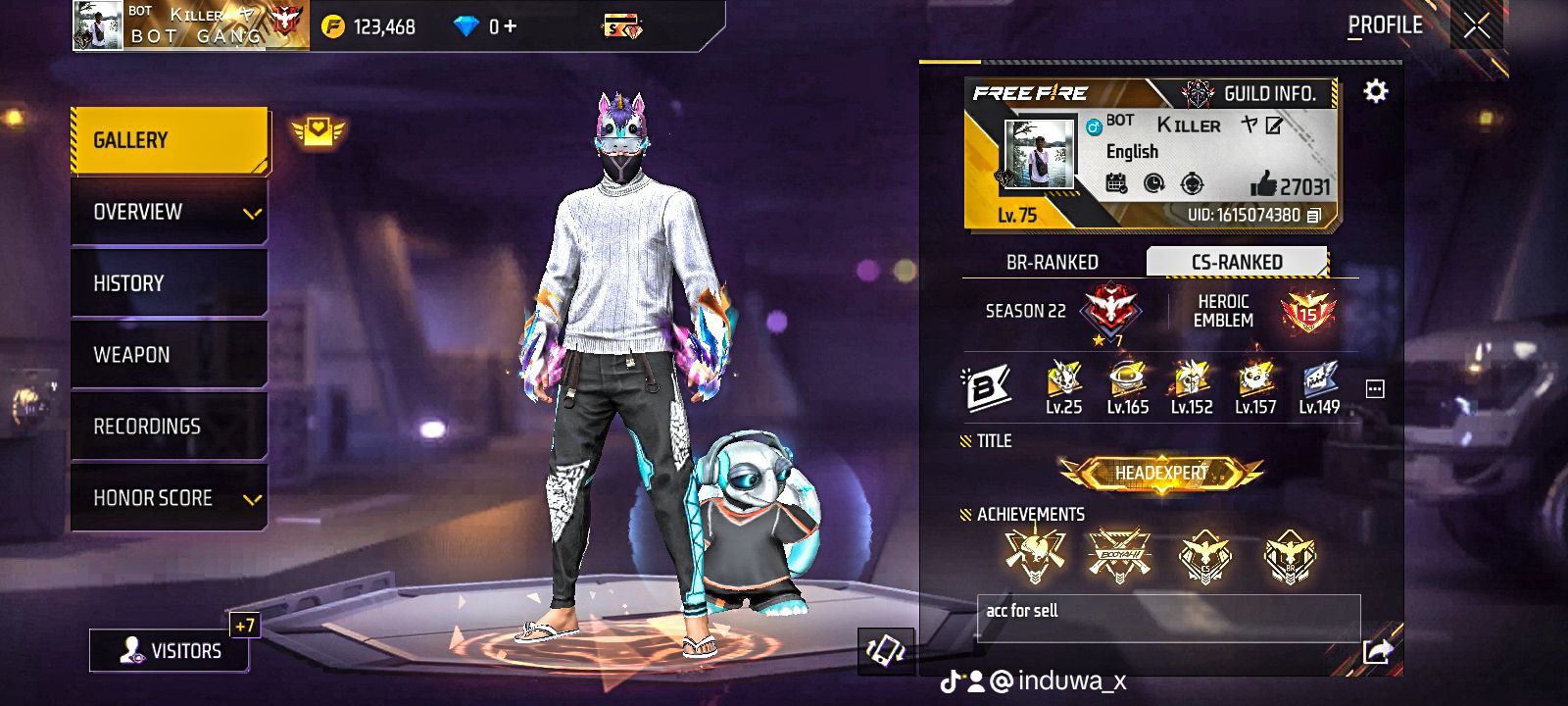Show more pet and character levels
Image resolution: width=1568 pixels, height=706 pixels.
(x=1375, y=389)
